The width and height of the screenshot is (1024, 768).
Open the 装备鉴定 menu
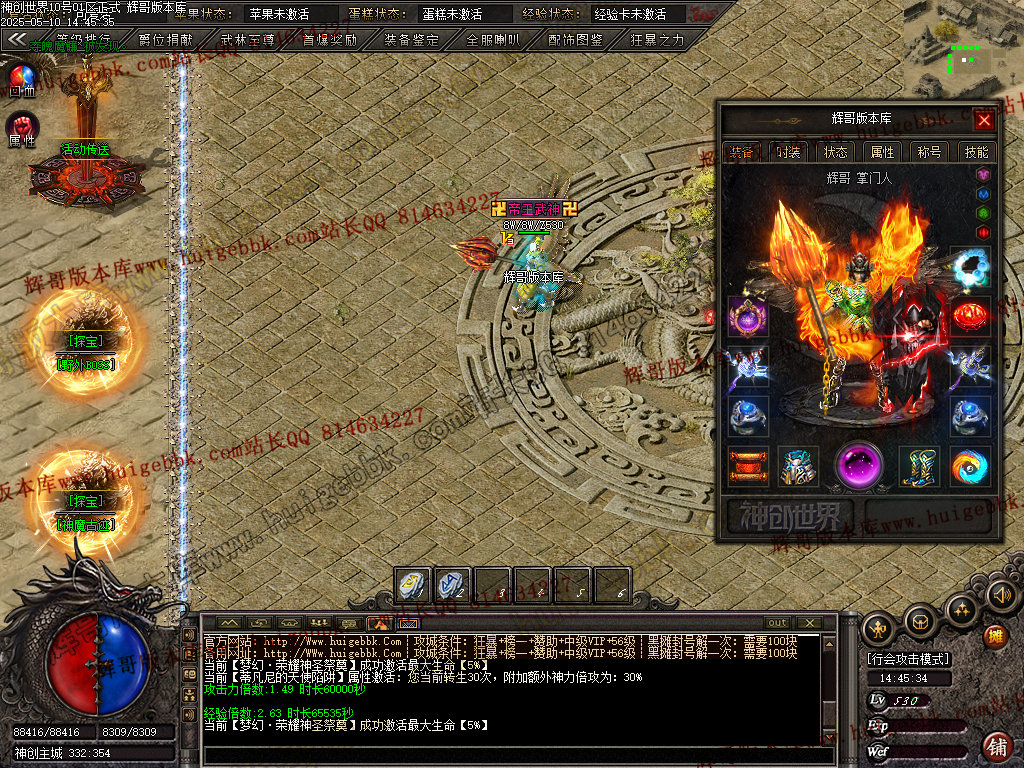coord(412,40)
